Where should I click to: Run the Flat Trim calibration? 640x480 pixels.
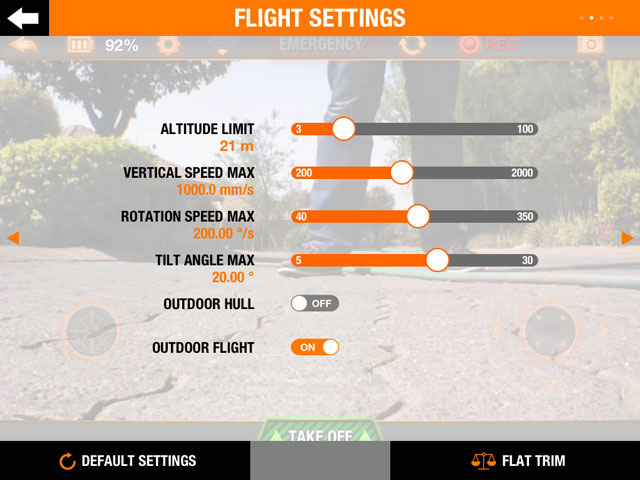point(518,461)
